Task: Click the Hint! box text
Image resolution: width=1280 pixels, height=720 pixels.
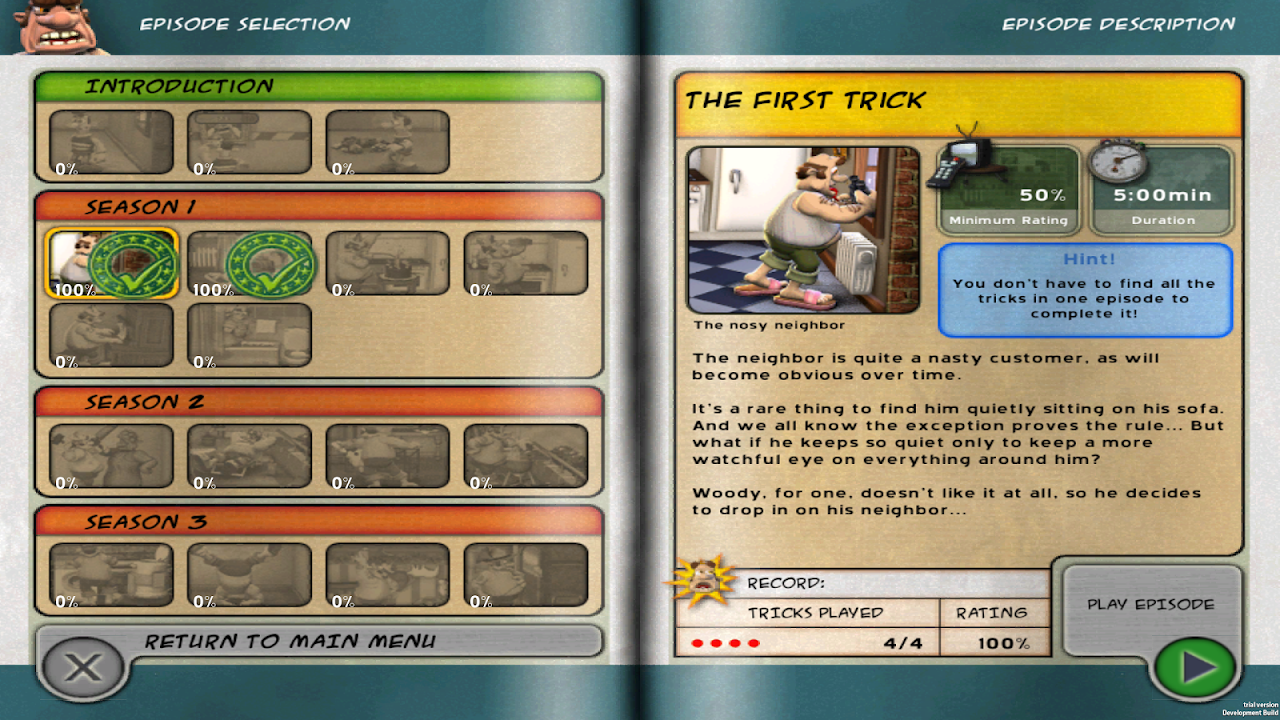Action: coord(1086,290)
